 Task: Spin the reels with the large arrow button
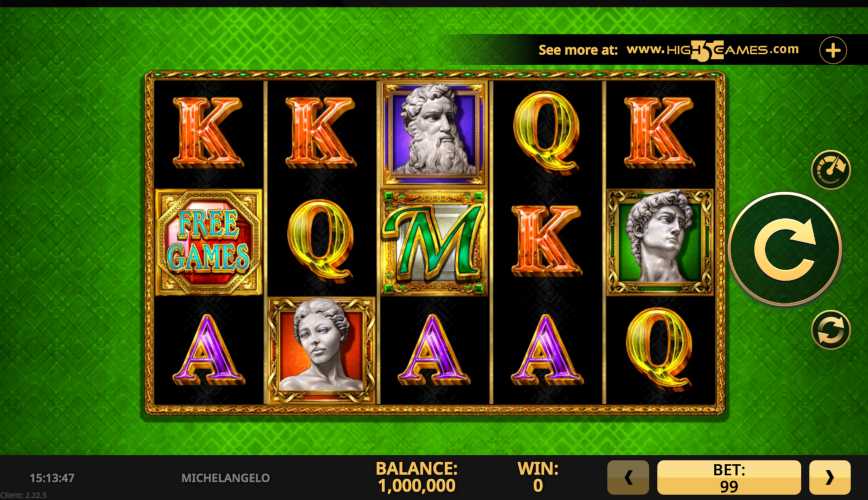point(784,248)
